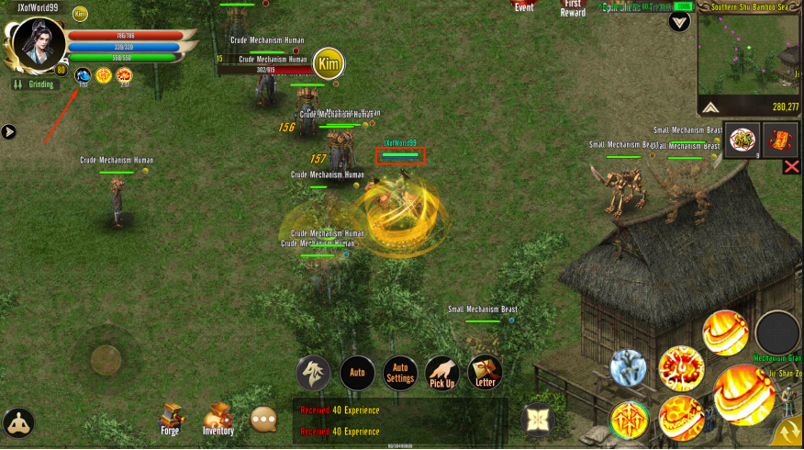Expand the side panel arrow at left edge
The image size is (804, 450).
(x=9, y=132)
